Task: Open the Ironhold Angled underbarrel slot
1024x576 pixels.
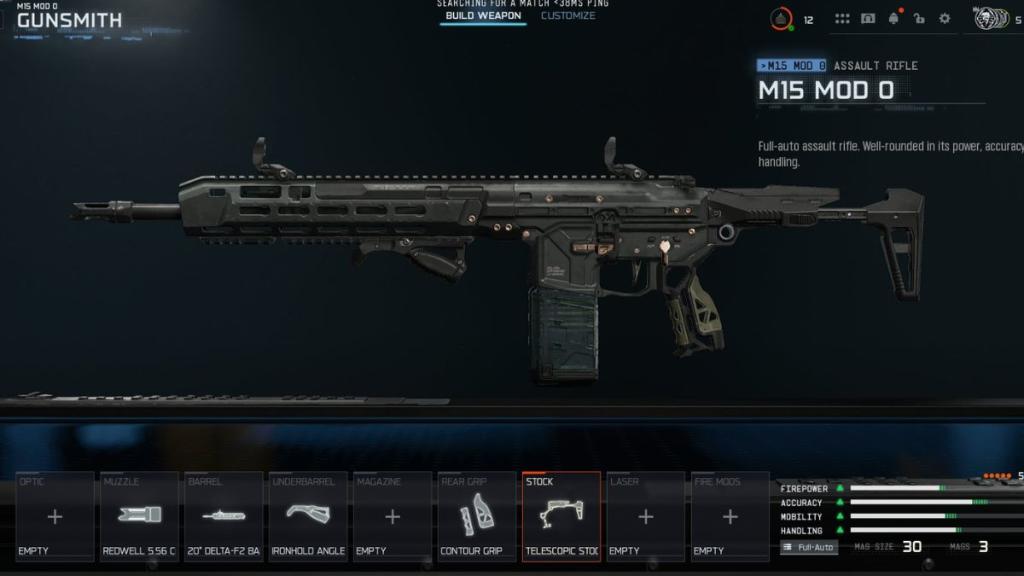Action: 308,516
